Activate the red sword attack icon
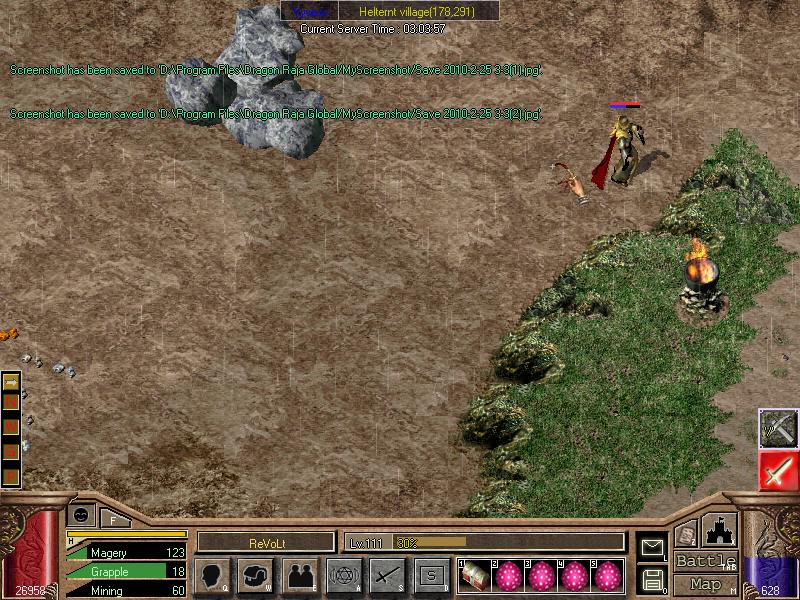Screen dimensions: 800x600 click(x=777, y=471)
